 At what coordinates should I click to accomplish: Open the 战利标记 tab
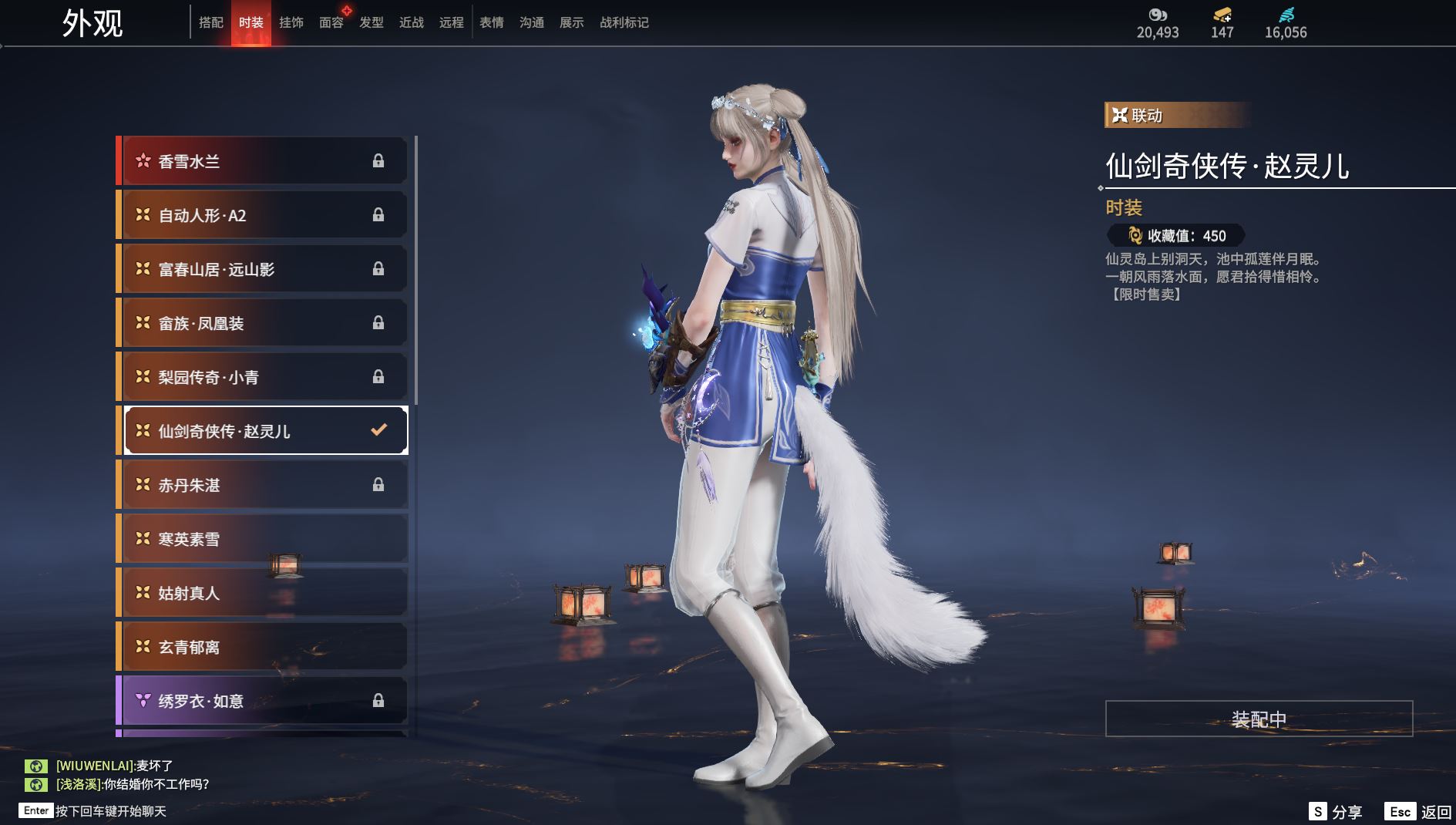pyautogui.click(x=624, y=23)
